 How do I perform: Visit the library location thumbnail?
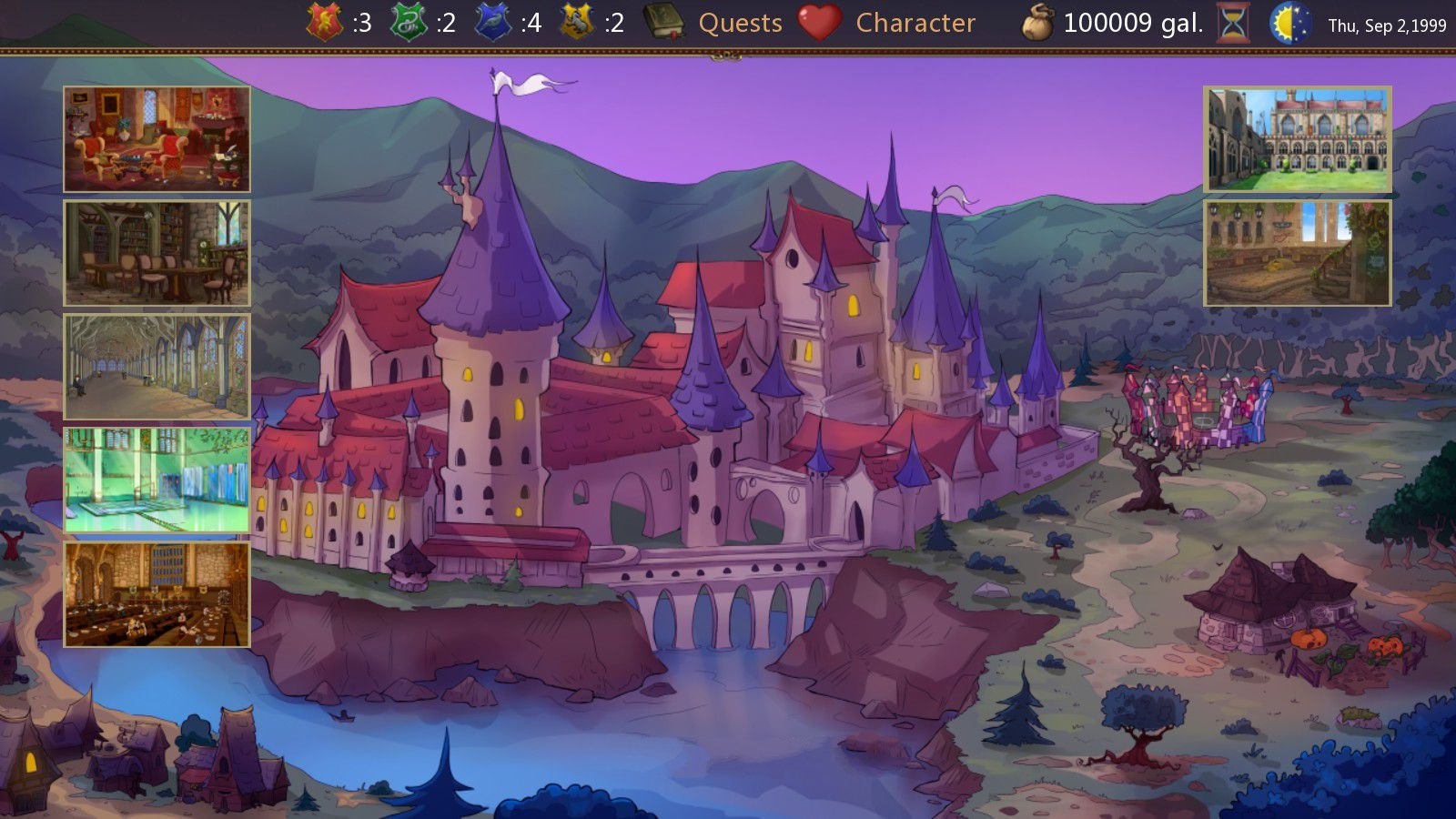click(157, 253)
